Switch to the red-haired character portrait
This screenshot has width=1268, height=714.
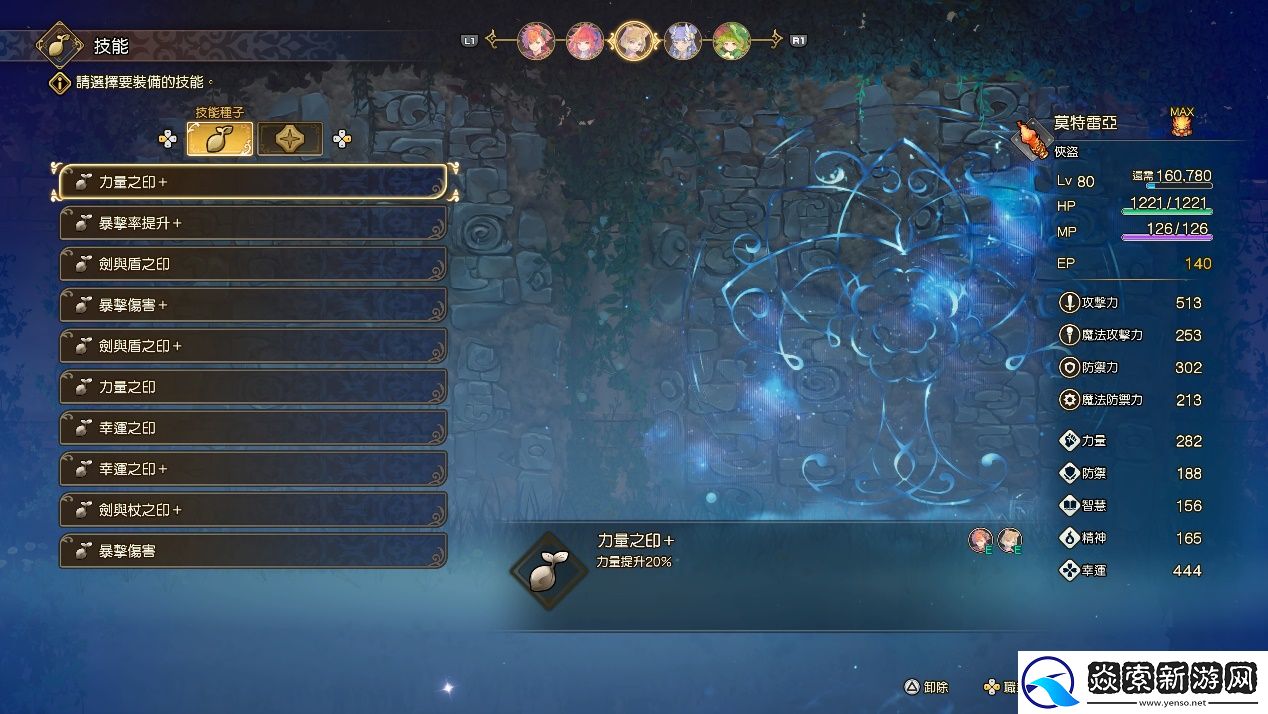pyautogui.click(x=584, y=41)
